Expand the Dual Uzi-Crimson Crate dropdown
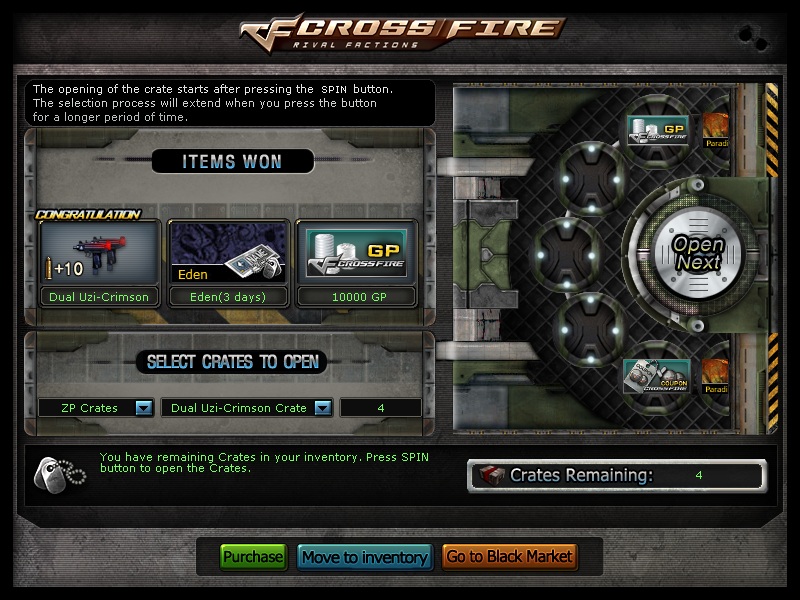The height and width of the screenshot is (600, 800). (322, 408)
